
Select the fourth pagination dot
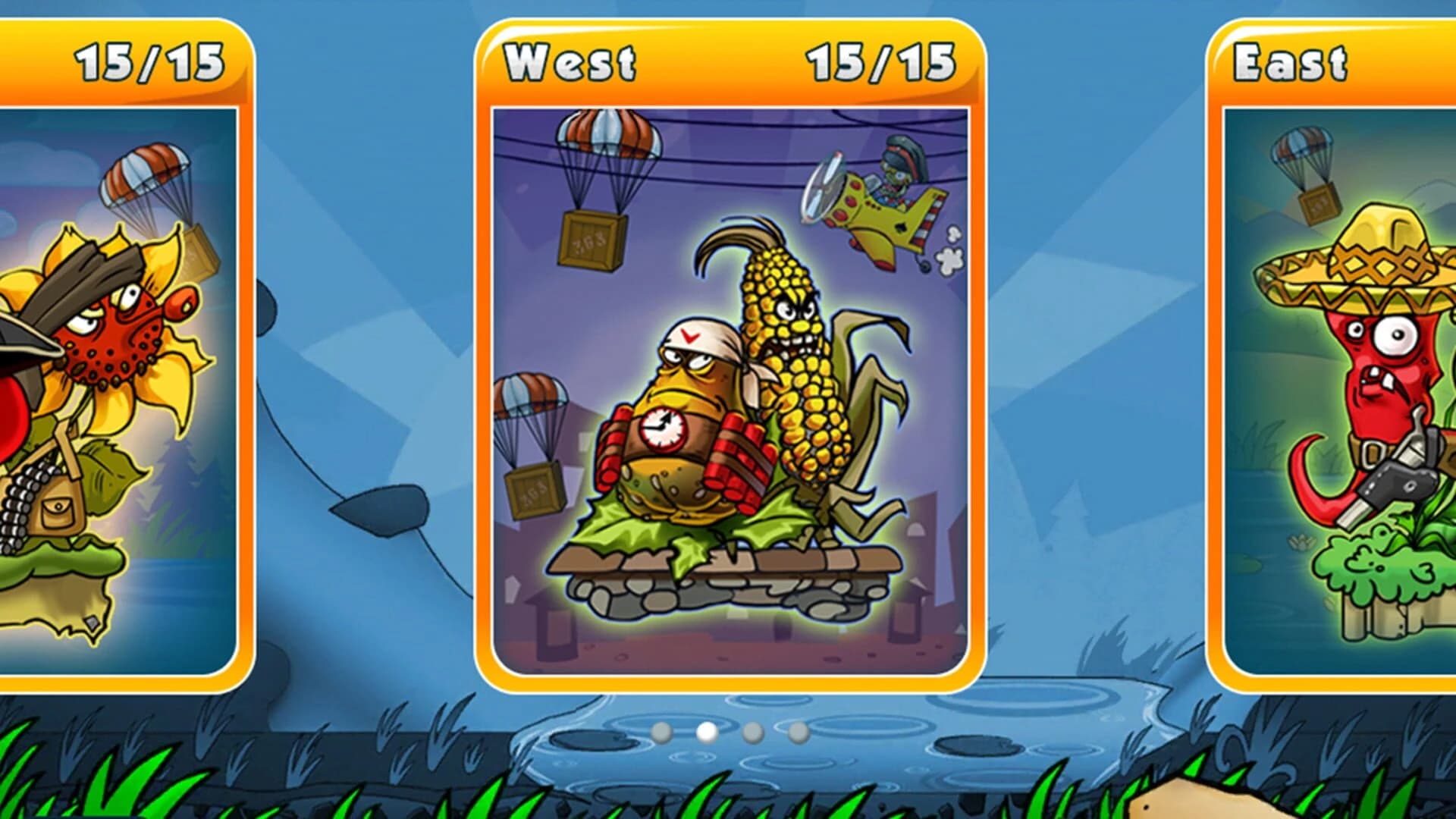(x=797, y=733)
